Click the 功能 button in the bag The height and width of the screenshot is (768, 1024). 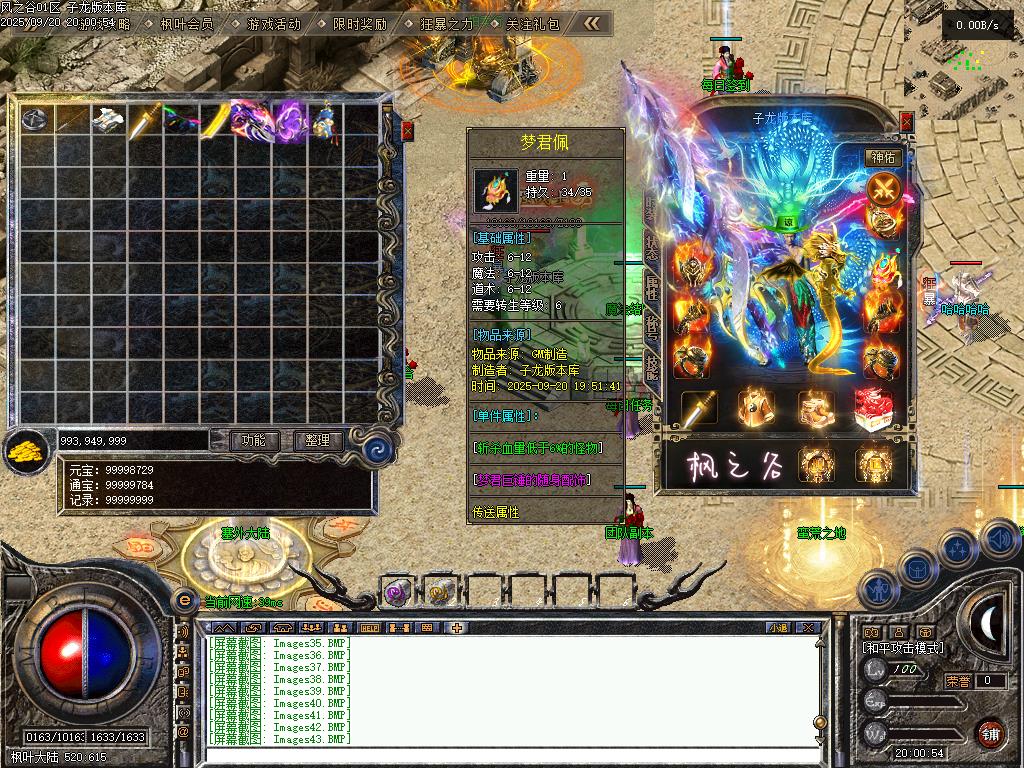pos(253,440)
